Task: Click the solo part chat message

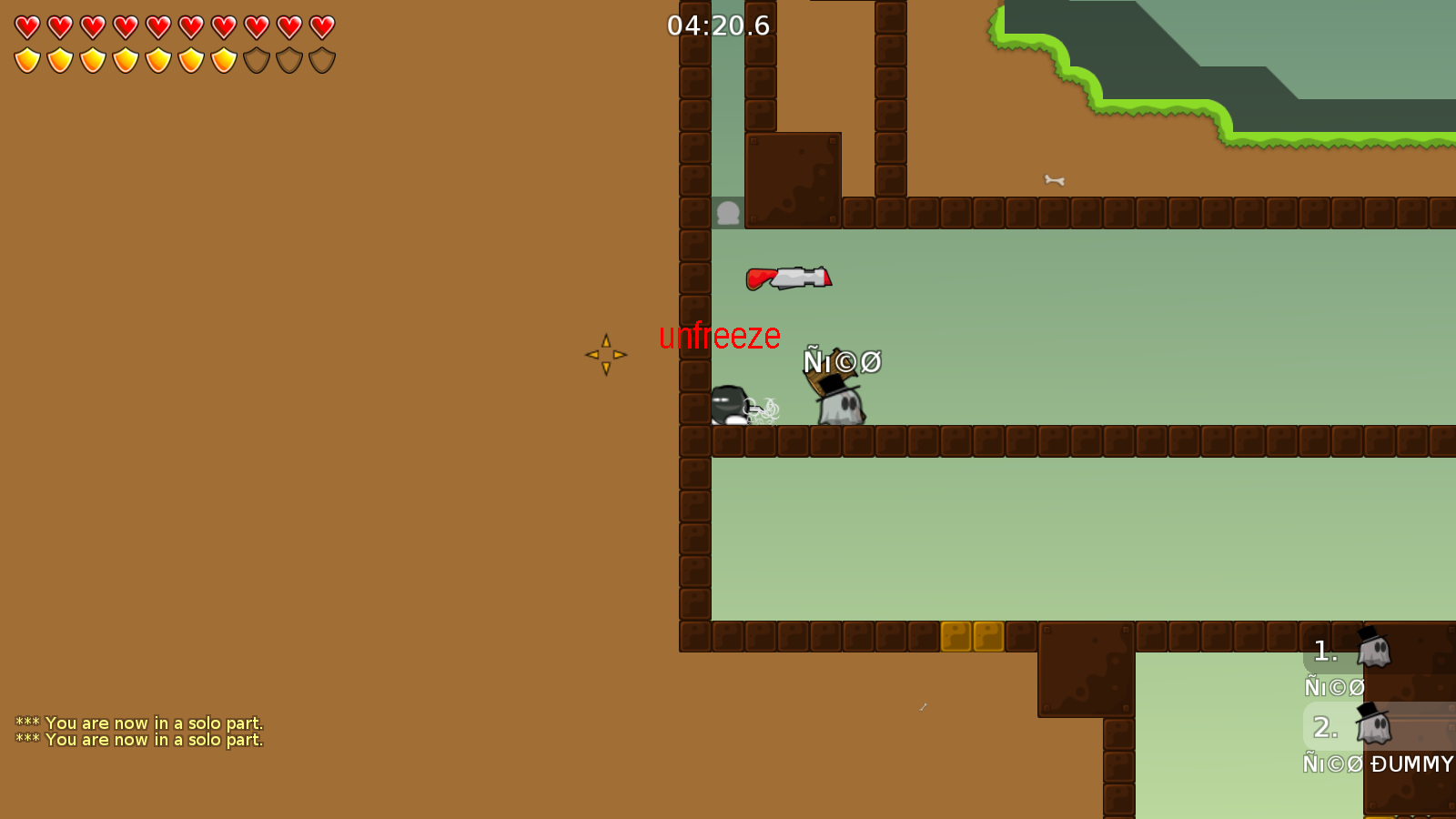Action: [138, 723]
